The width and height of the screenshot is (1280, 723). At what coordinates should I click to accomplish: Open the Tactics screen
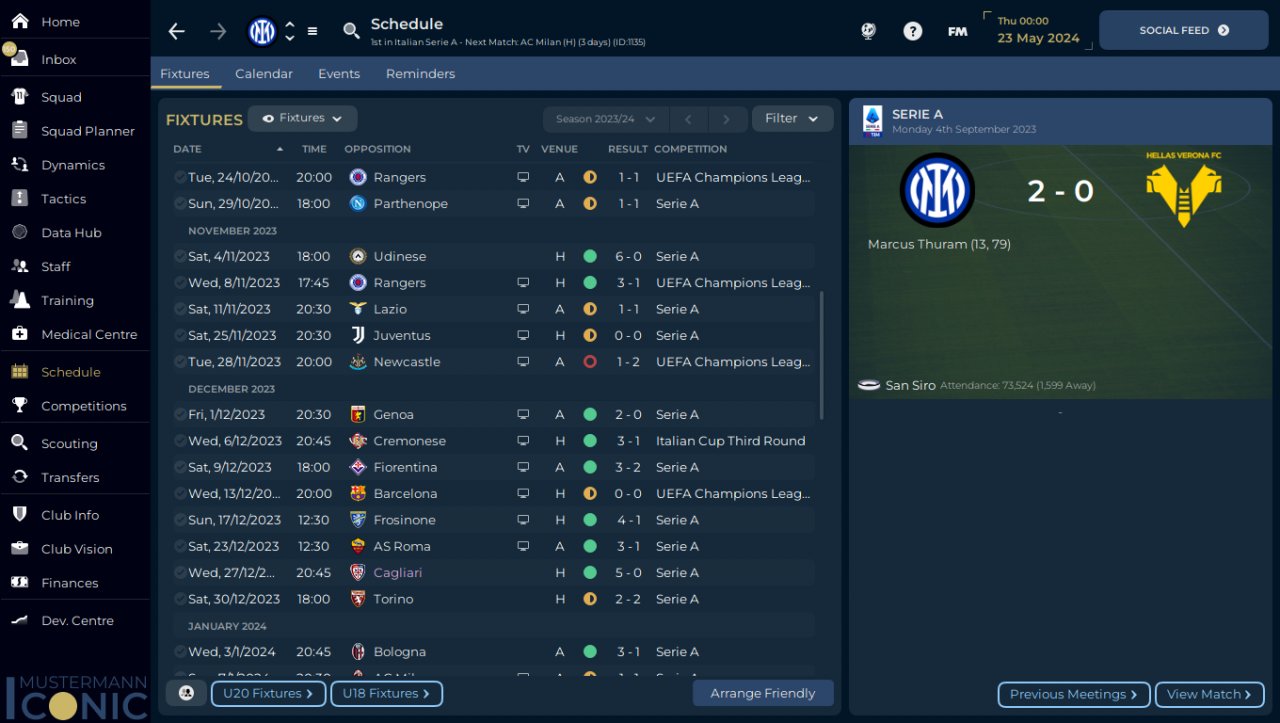[x=63, y=199]
